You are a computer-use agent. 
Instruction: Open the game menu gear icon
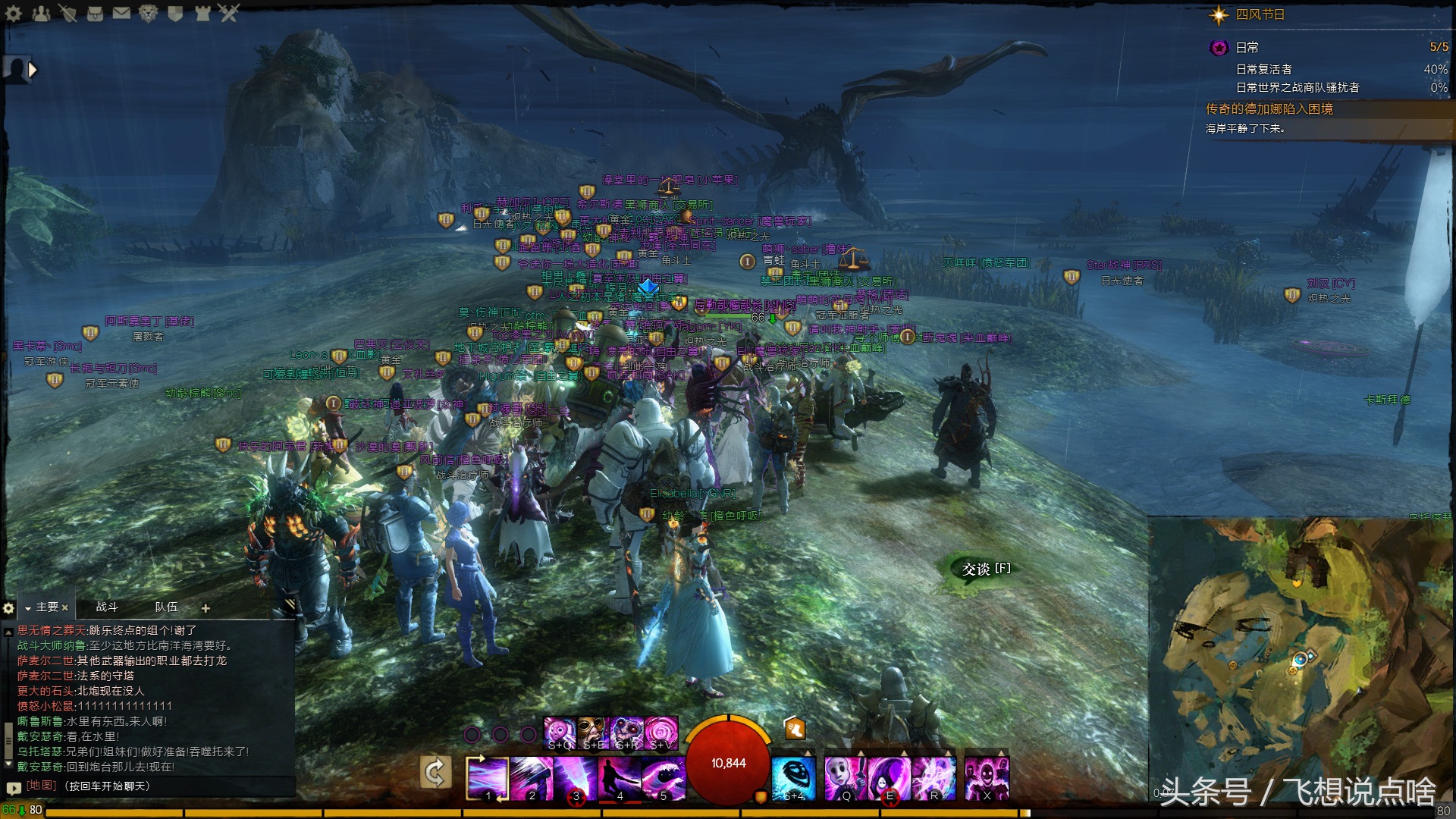pyautogui.click(x=13, y=13)
